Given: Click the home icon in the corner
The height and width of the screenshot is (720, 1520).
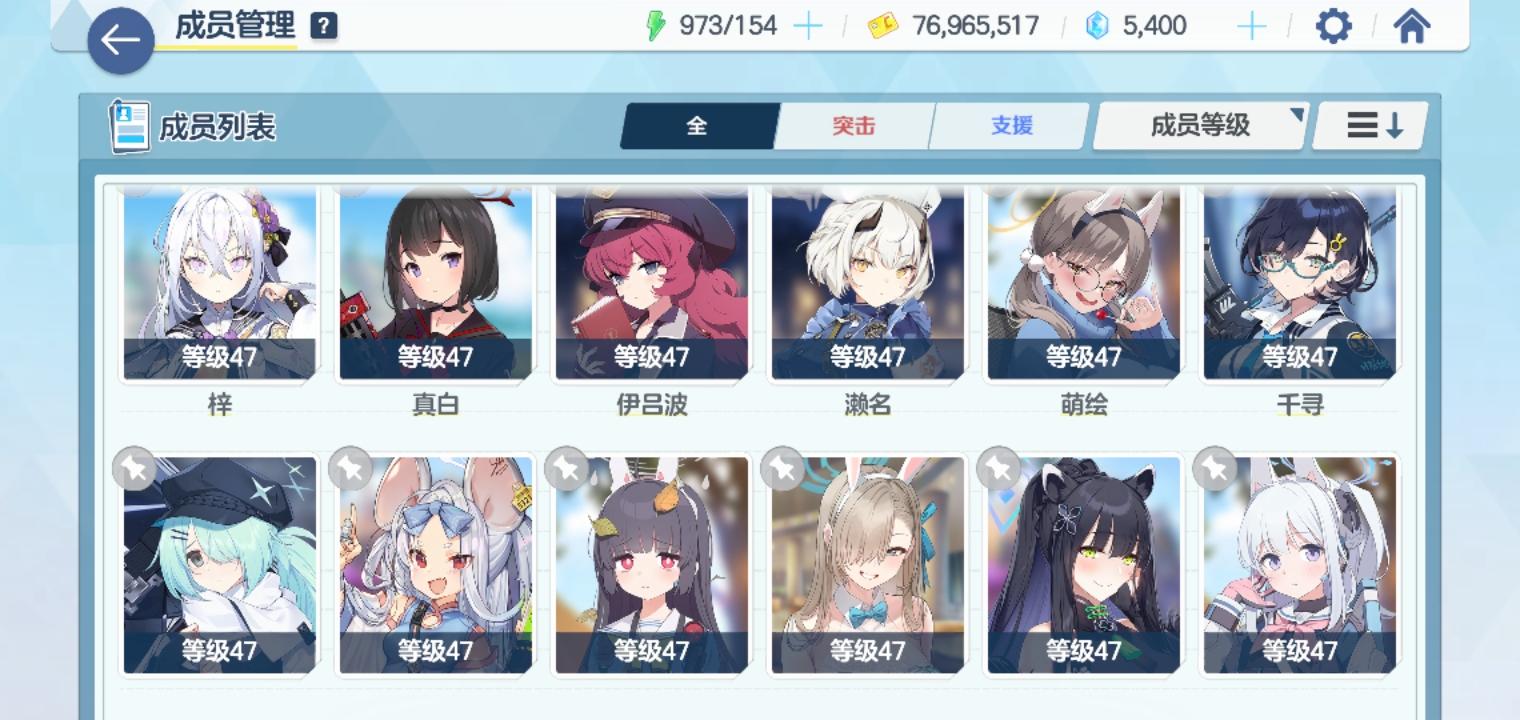Looking at the screenshot, I should point(1413,26).
